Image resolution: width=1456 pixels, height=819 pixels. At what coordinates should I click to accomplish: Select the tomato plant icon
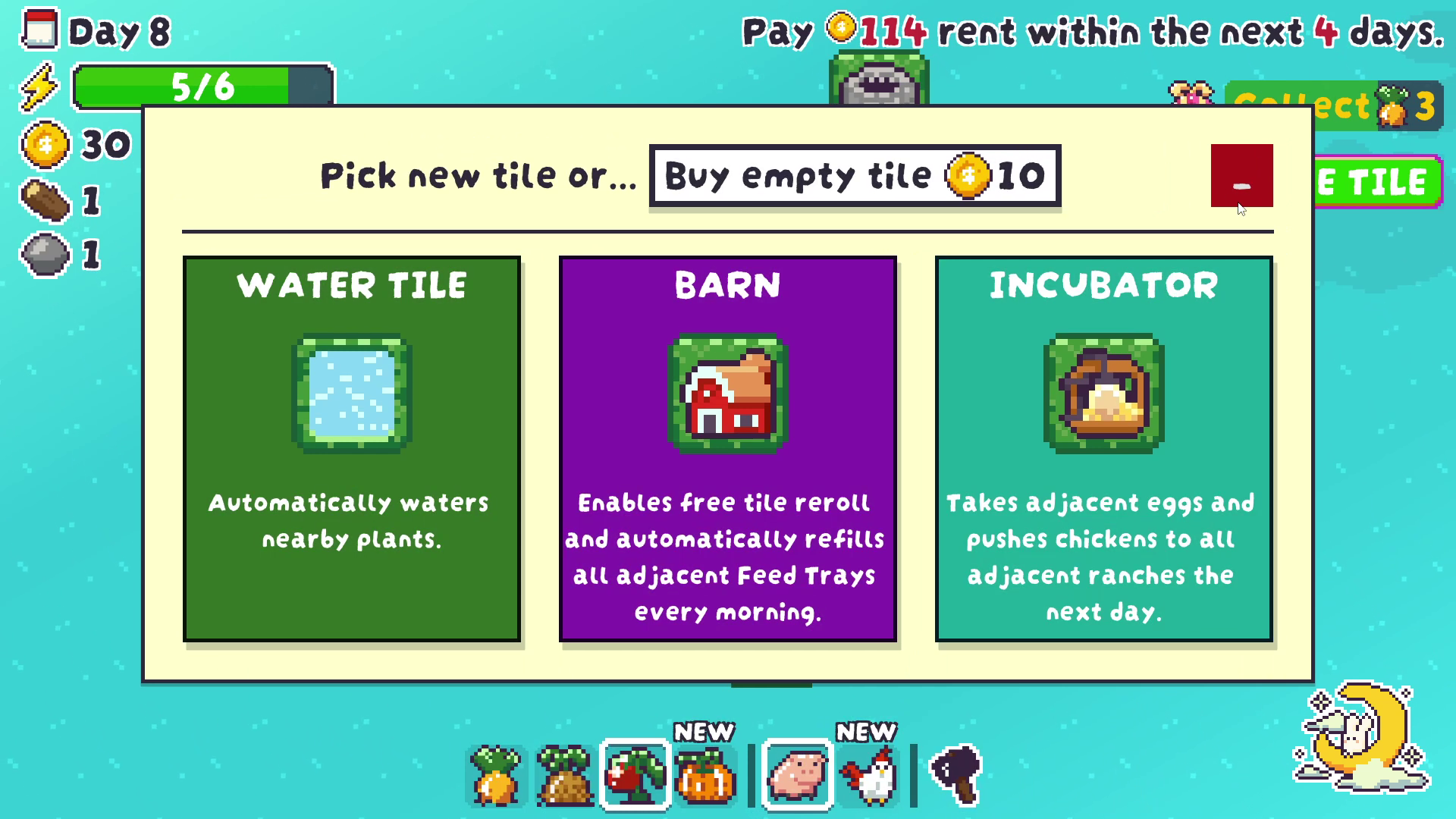636,773
